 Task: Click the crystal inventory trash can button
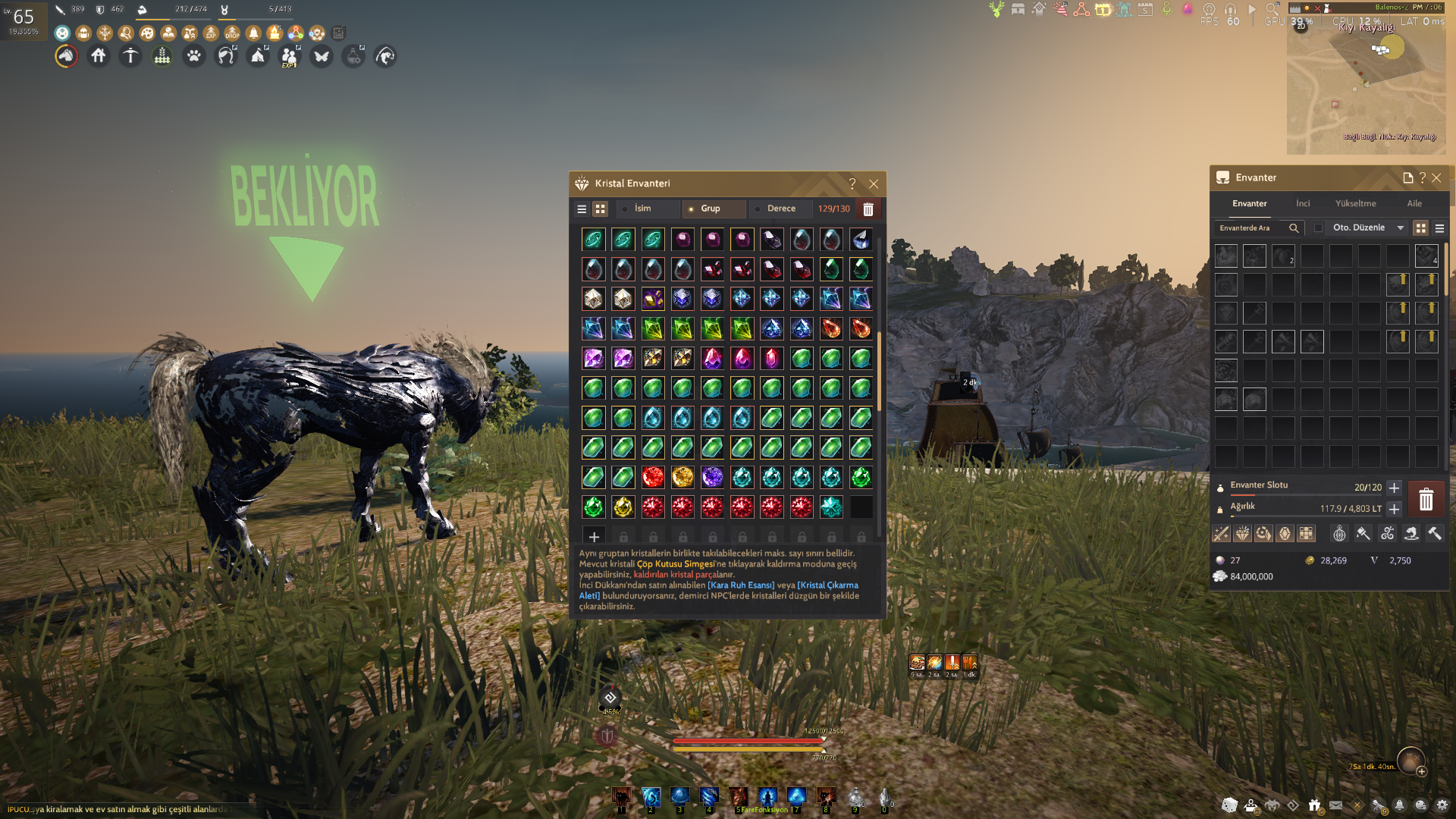tap(868, 209)
